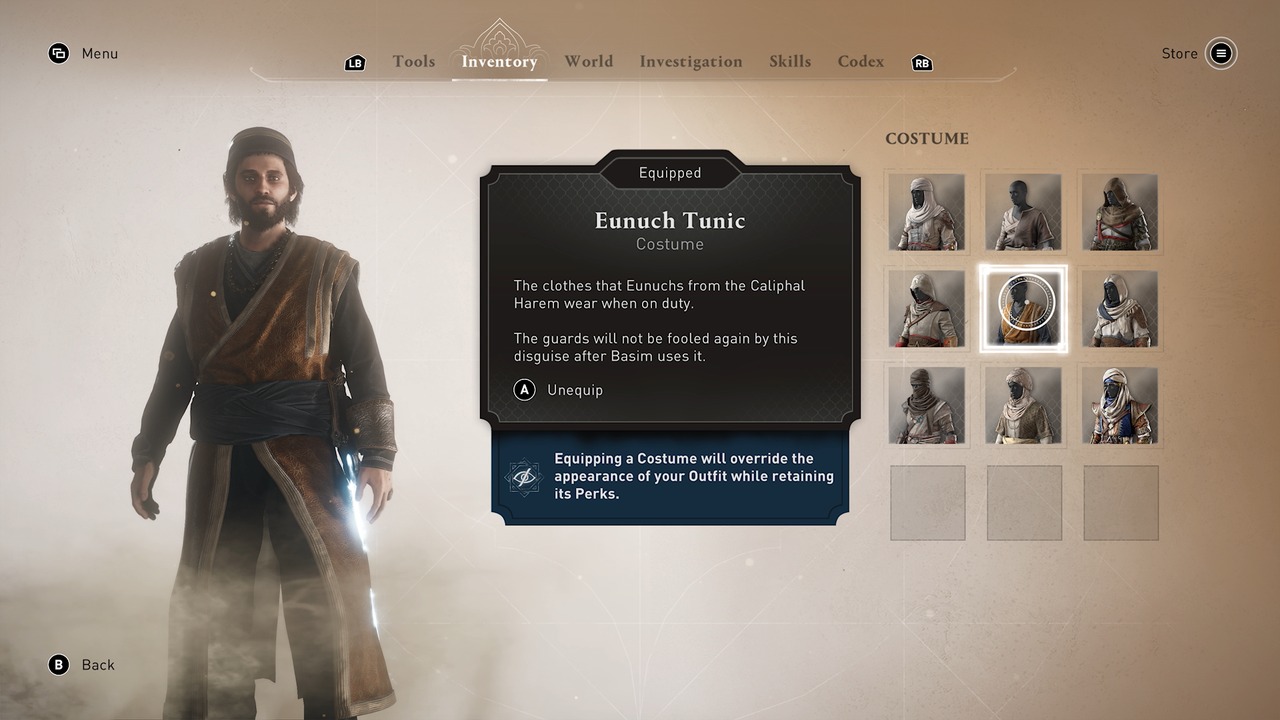Click the RB bumper prompt icon
The image size is (1280, 720).
921,62
